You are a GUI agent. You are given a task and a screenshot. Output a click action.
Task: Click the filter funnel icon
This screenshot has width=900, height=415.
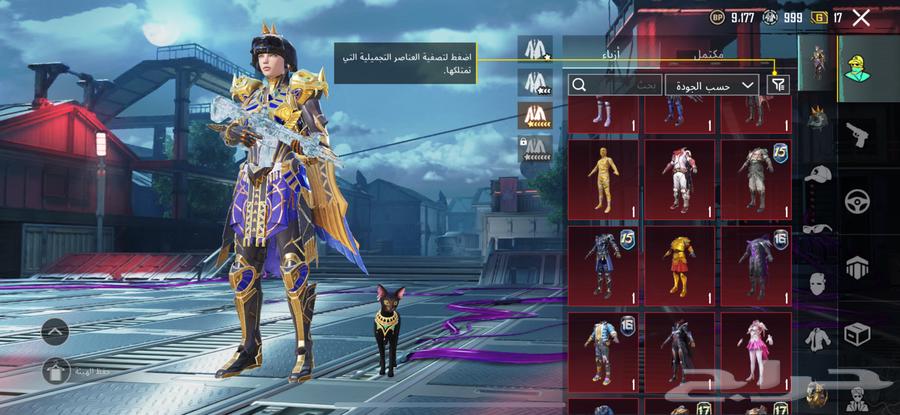point(777,85)
